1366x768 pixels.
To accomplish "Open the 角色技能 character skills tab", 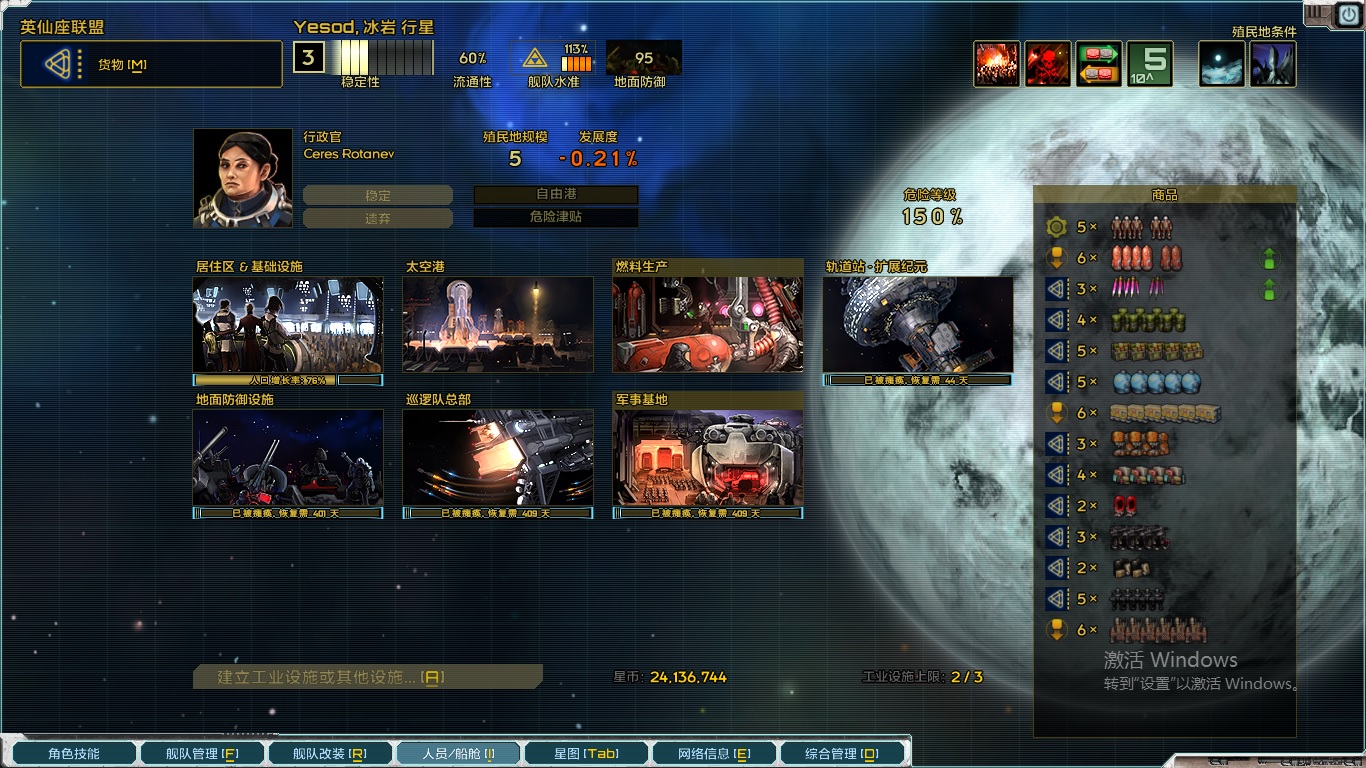I will pyautogui.click(x=72, y=753).
